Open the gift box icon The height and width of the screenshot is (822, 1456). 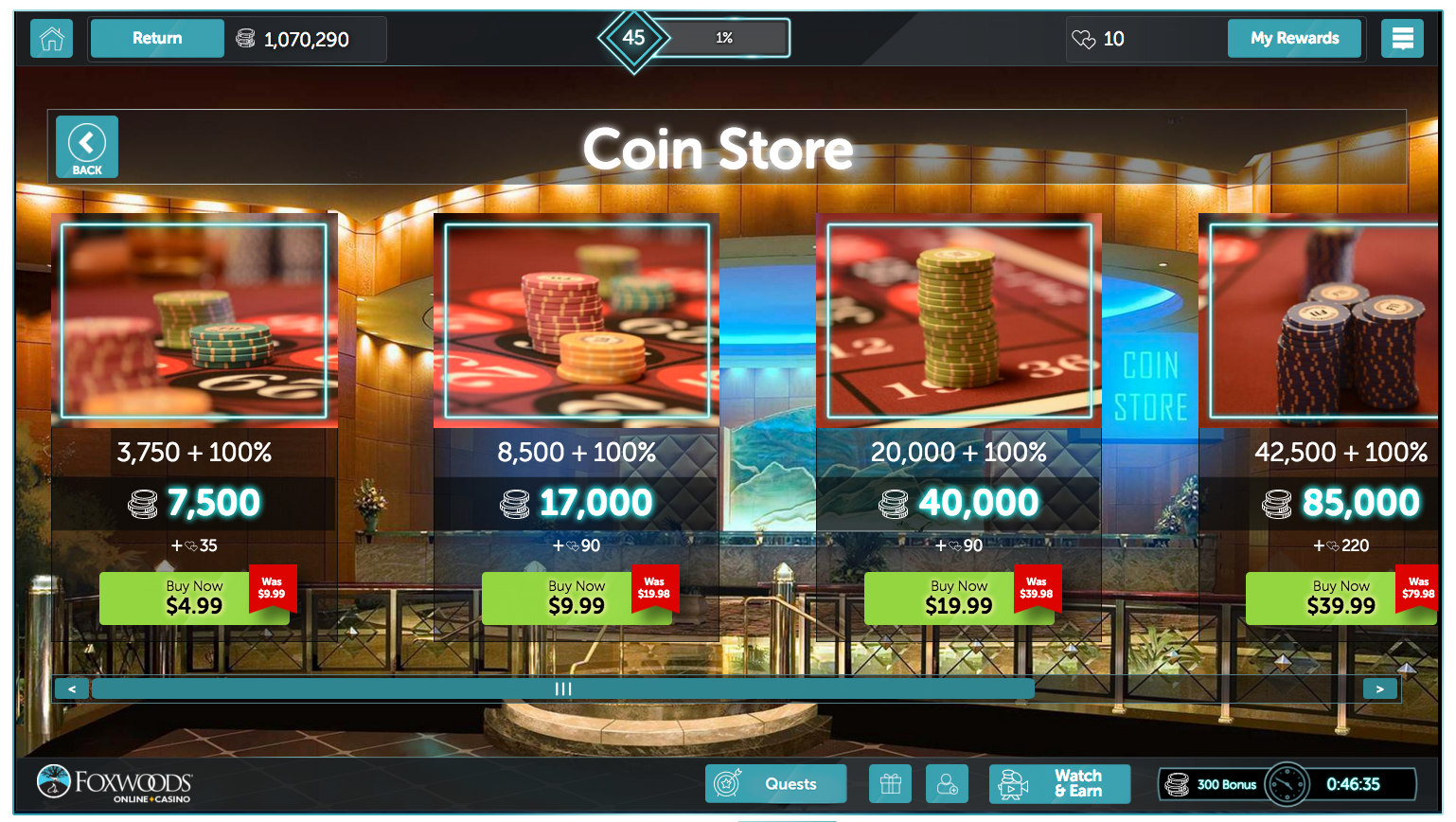pyautogui.click(x=890, y=784)
